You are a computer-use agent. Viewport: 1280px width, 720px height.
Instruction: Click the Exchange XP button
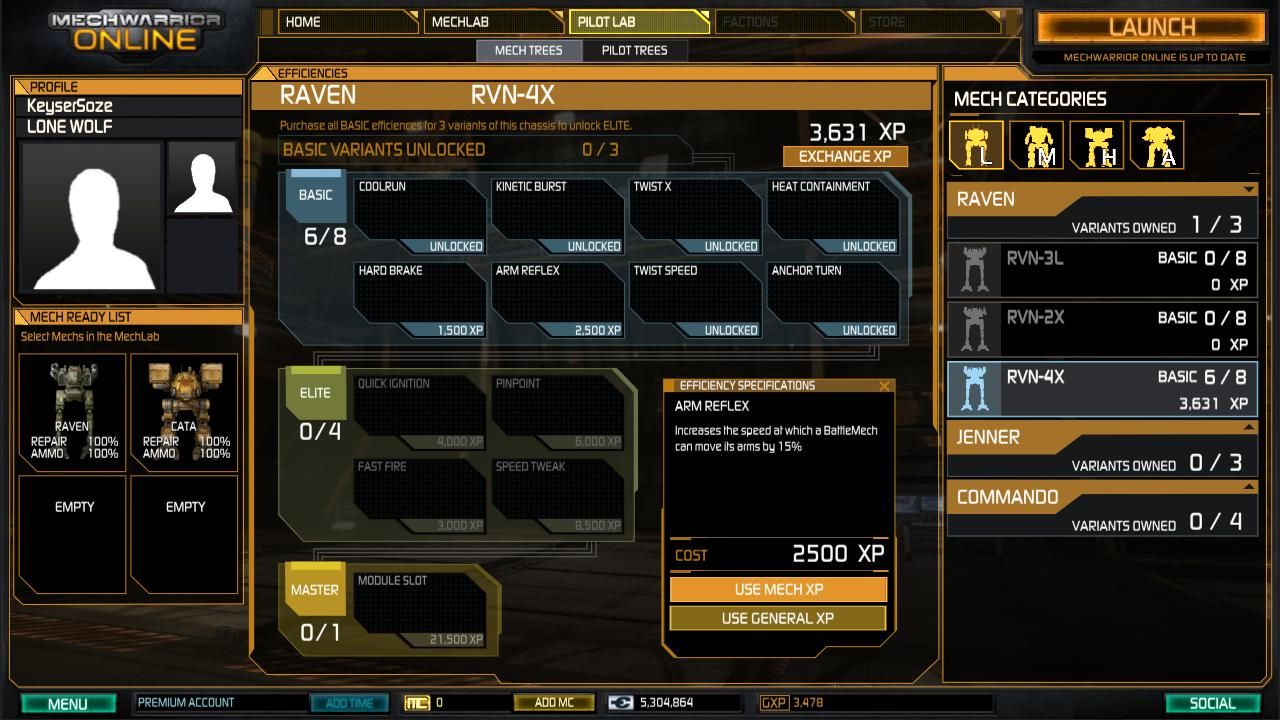click(844, 156)
